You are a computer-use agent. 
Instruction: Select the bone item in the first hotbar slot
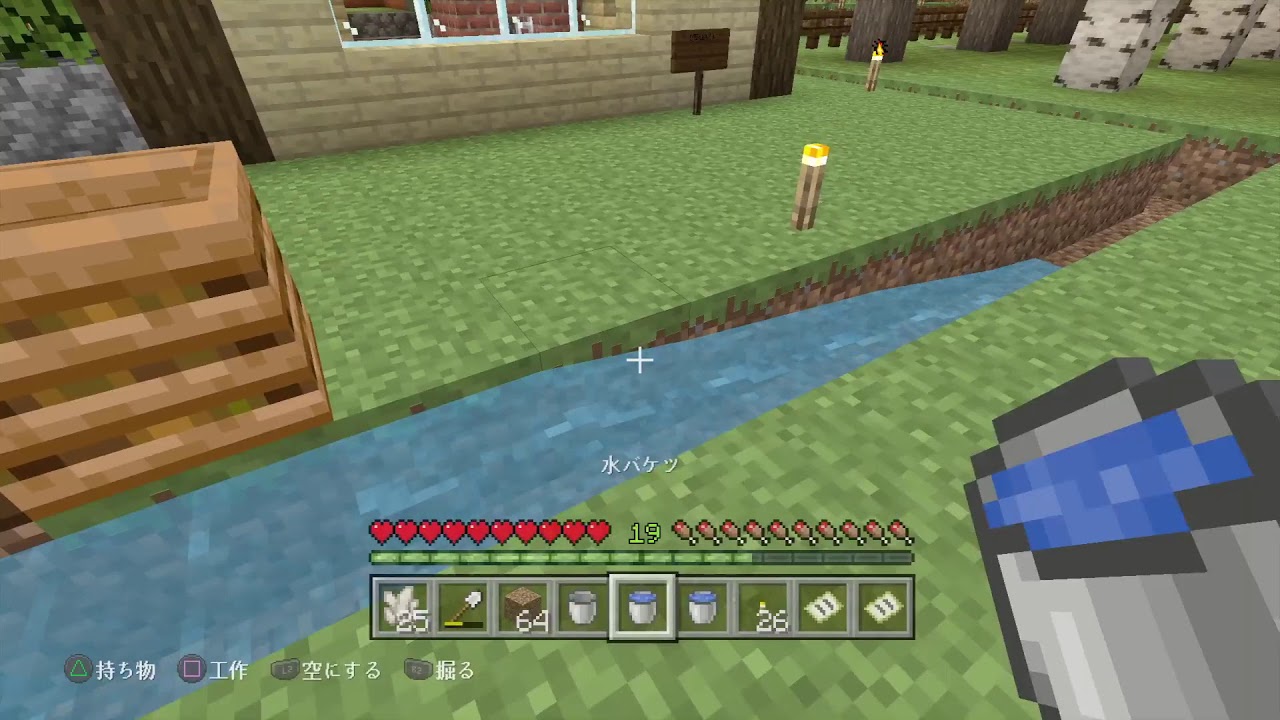point(403,605)
